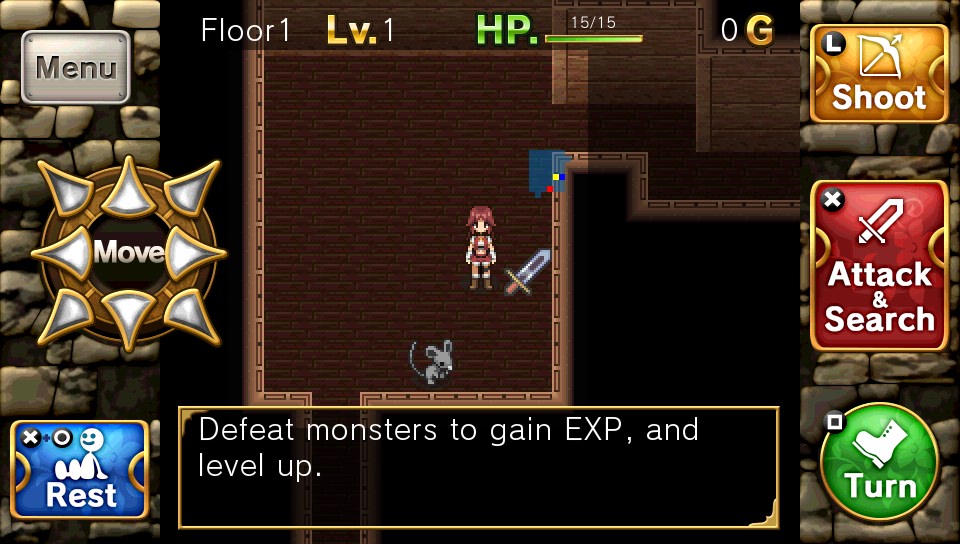
Task: Open the Menu button
Action: click(76, 68)
